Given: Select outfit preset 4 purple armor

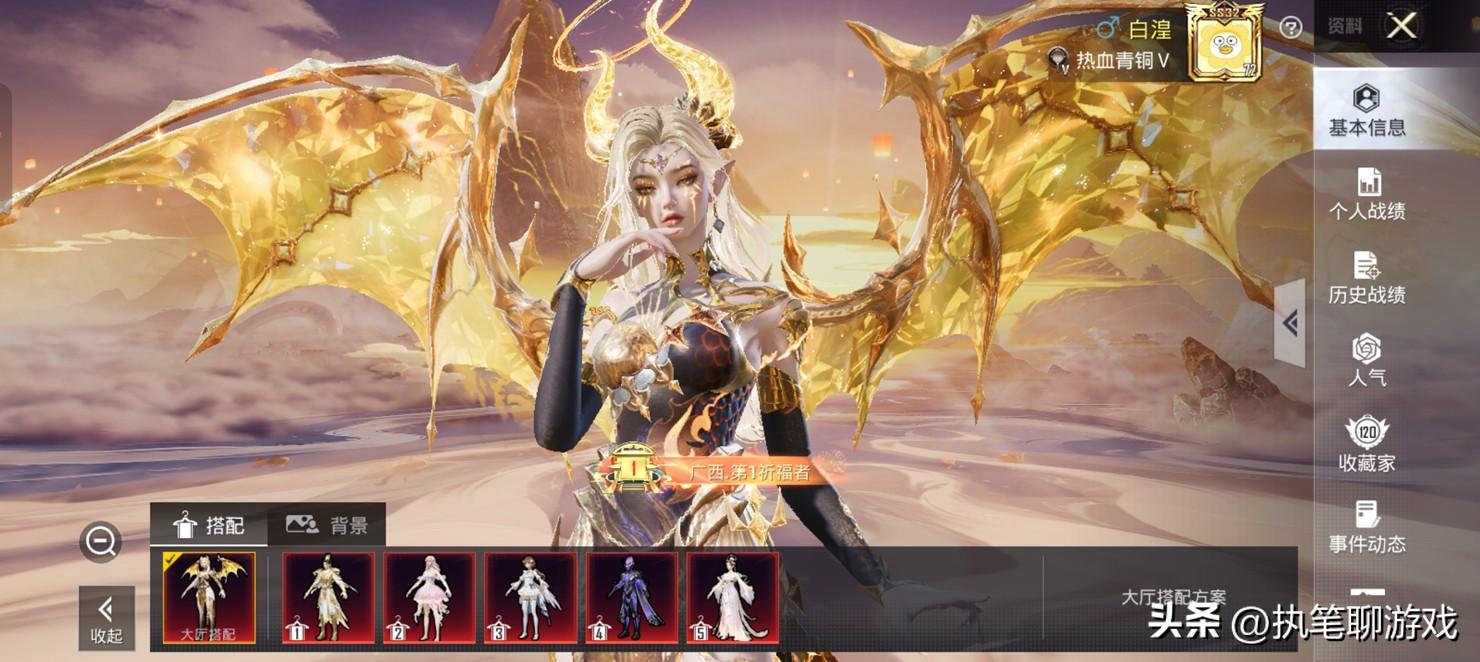Looking at the screenshot, I should point(631,597).
